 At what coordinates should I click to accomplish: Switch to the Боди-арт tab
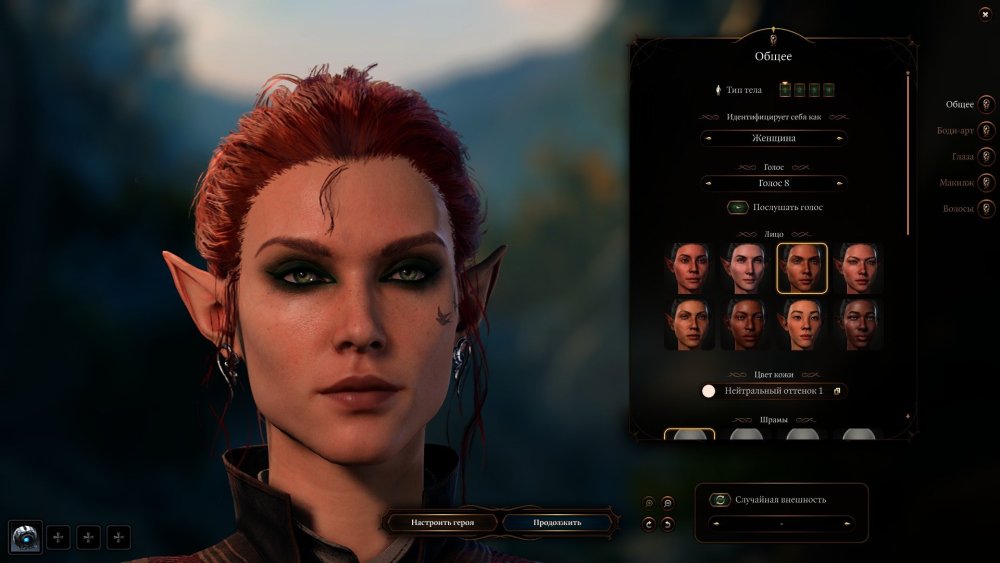(x=986, y=131)
